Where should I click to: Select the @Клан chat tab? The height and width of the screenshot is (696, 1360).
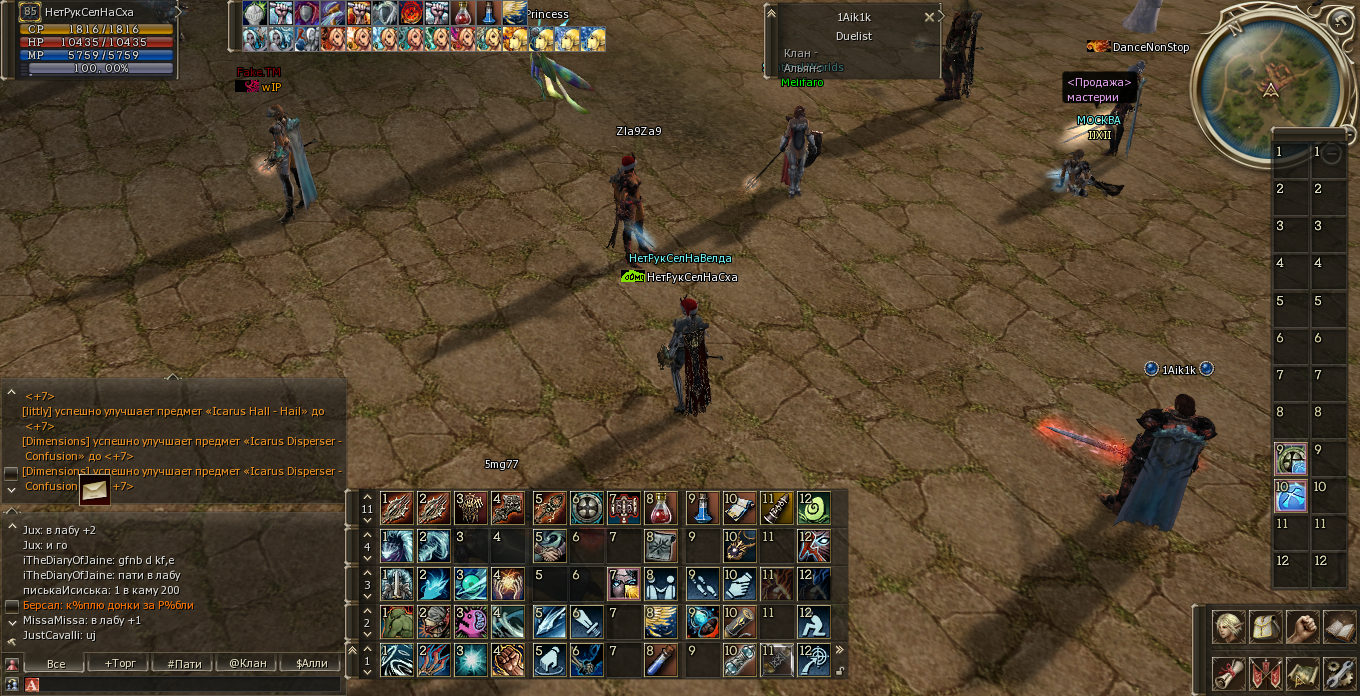click(x=248, y=663)
